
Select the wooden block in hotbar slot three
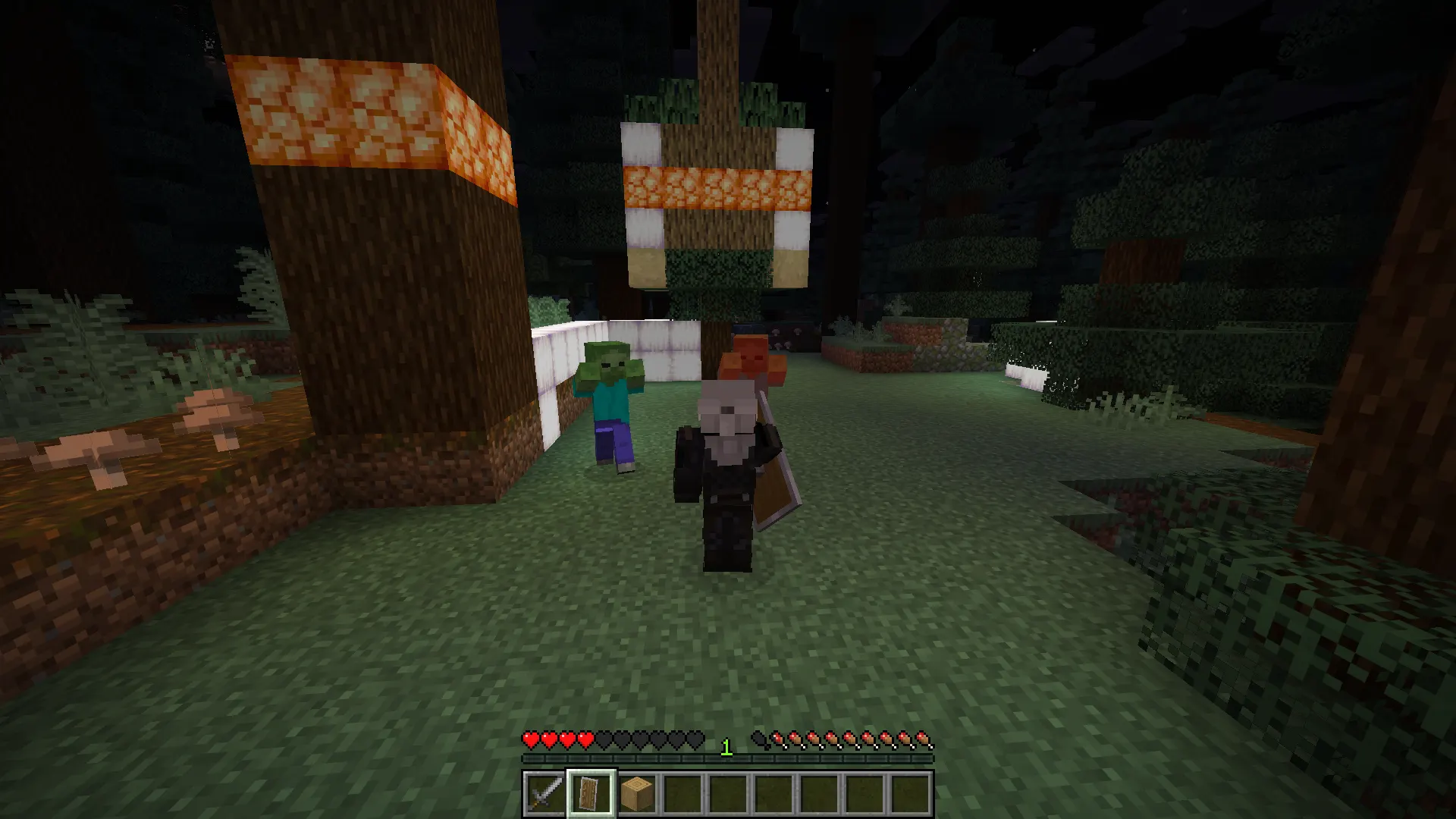click(636, 792)
